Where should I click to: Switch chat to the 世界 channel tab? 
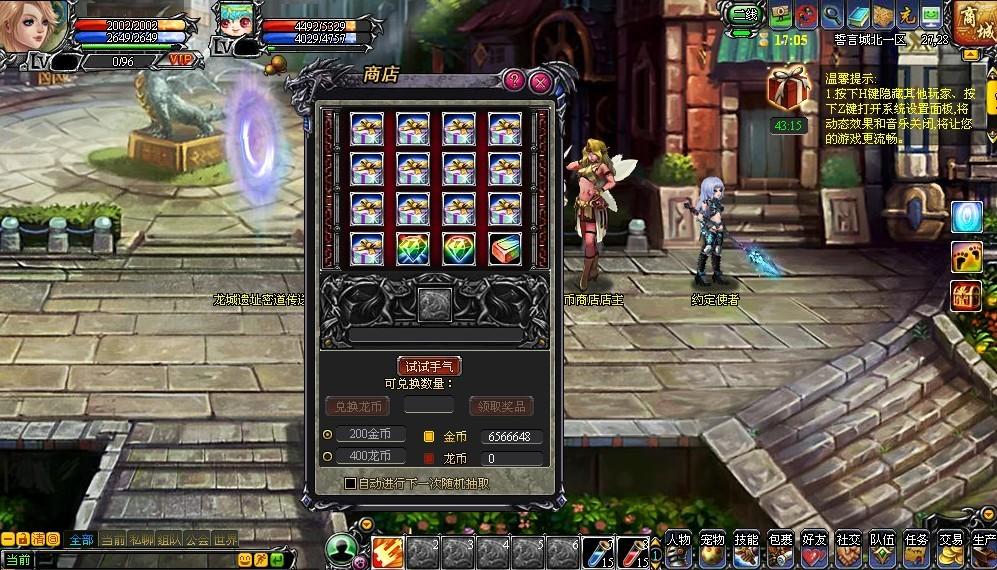point(225,540)
